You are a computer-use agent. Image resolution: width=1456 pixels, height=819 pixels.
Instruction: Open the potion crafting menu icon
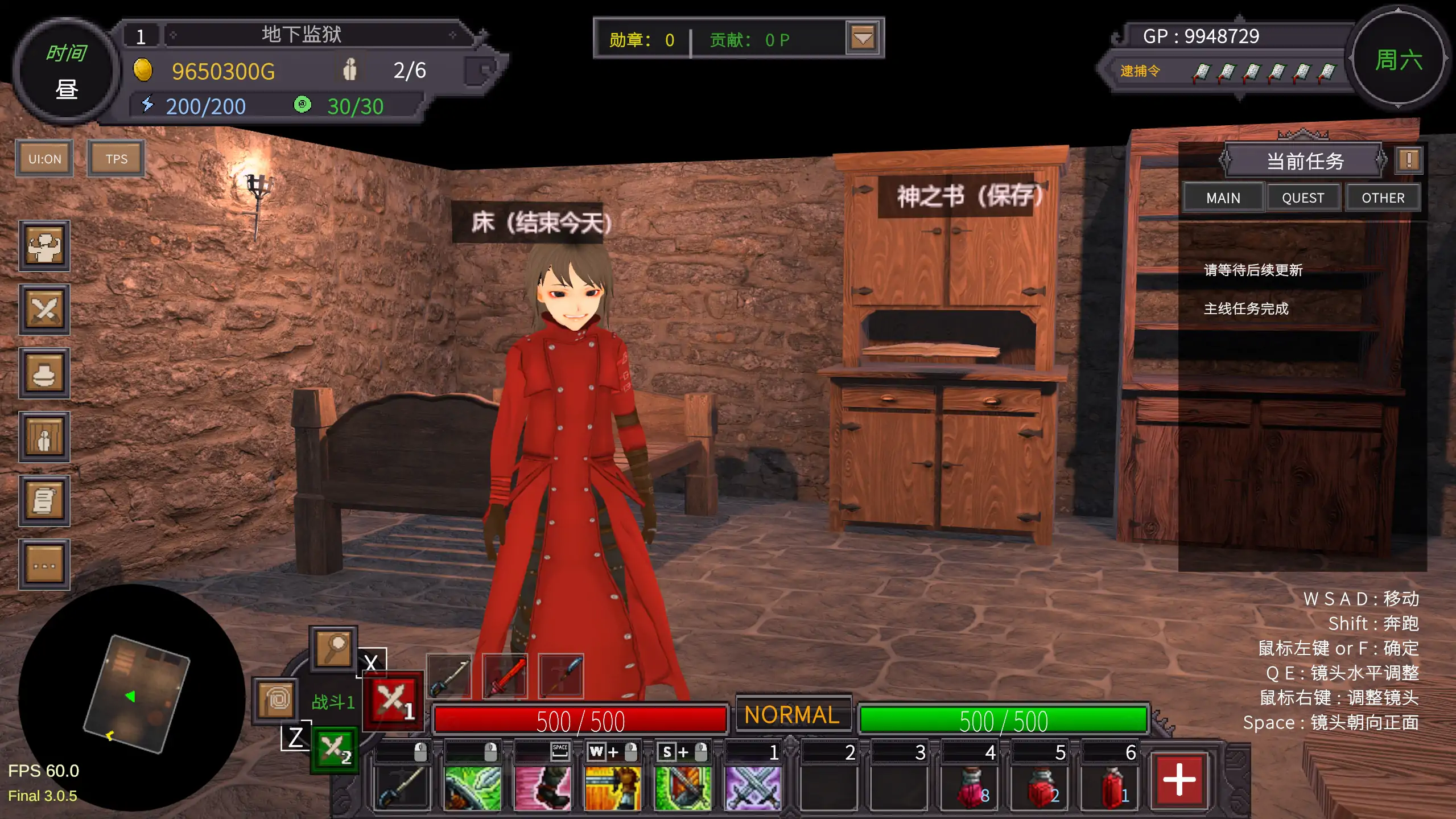[44, 373]
